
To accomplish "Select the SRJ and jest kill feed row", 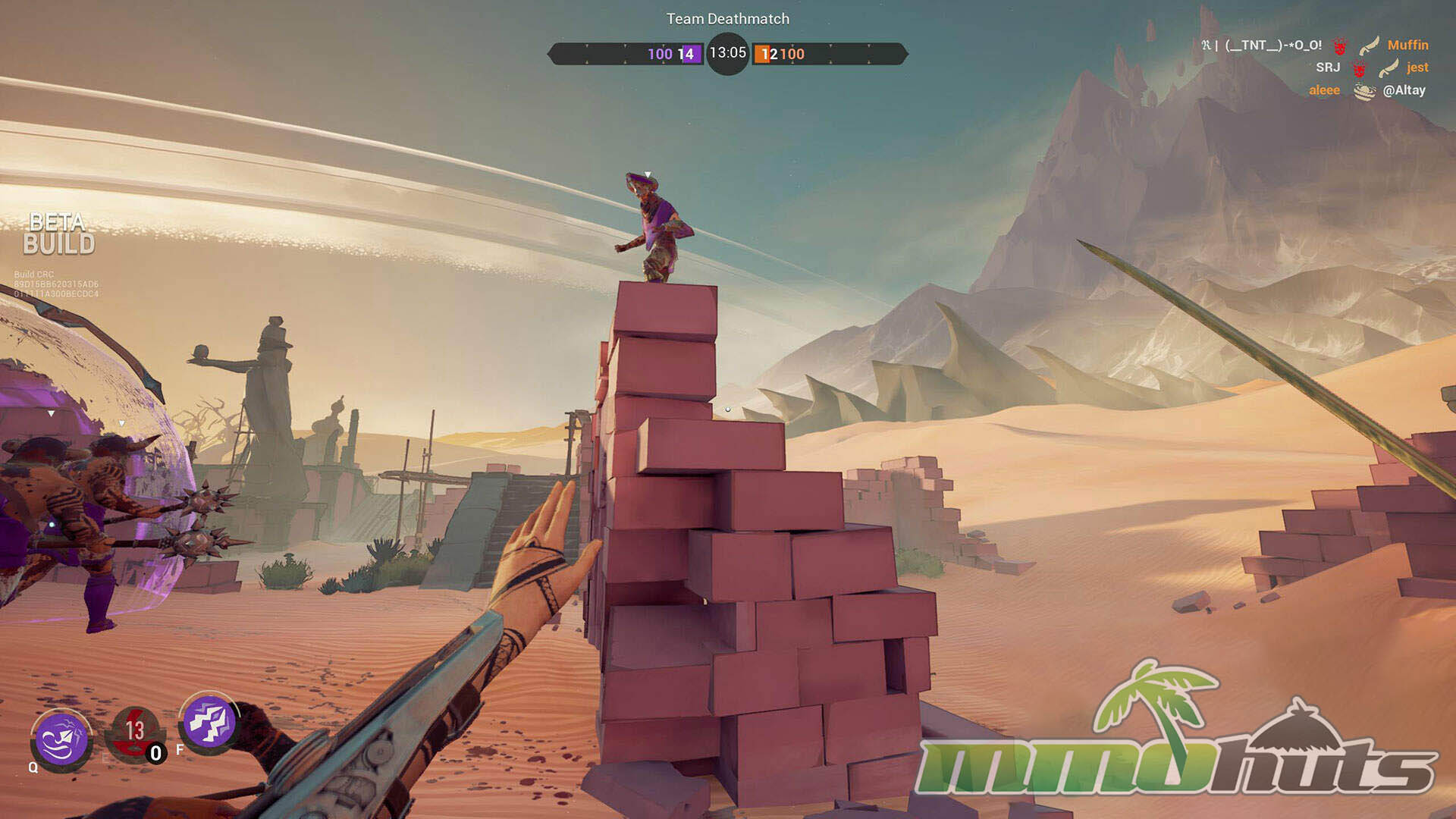I will [1371, 67].
